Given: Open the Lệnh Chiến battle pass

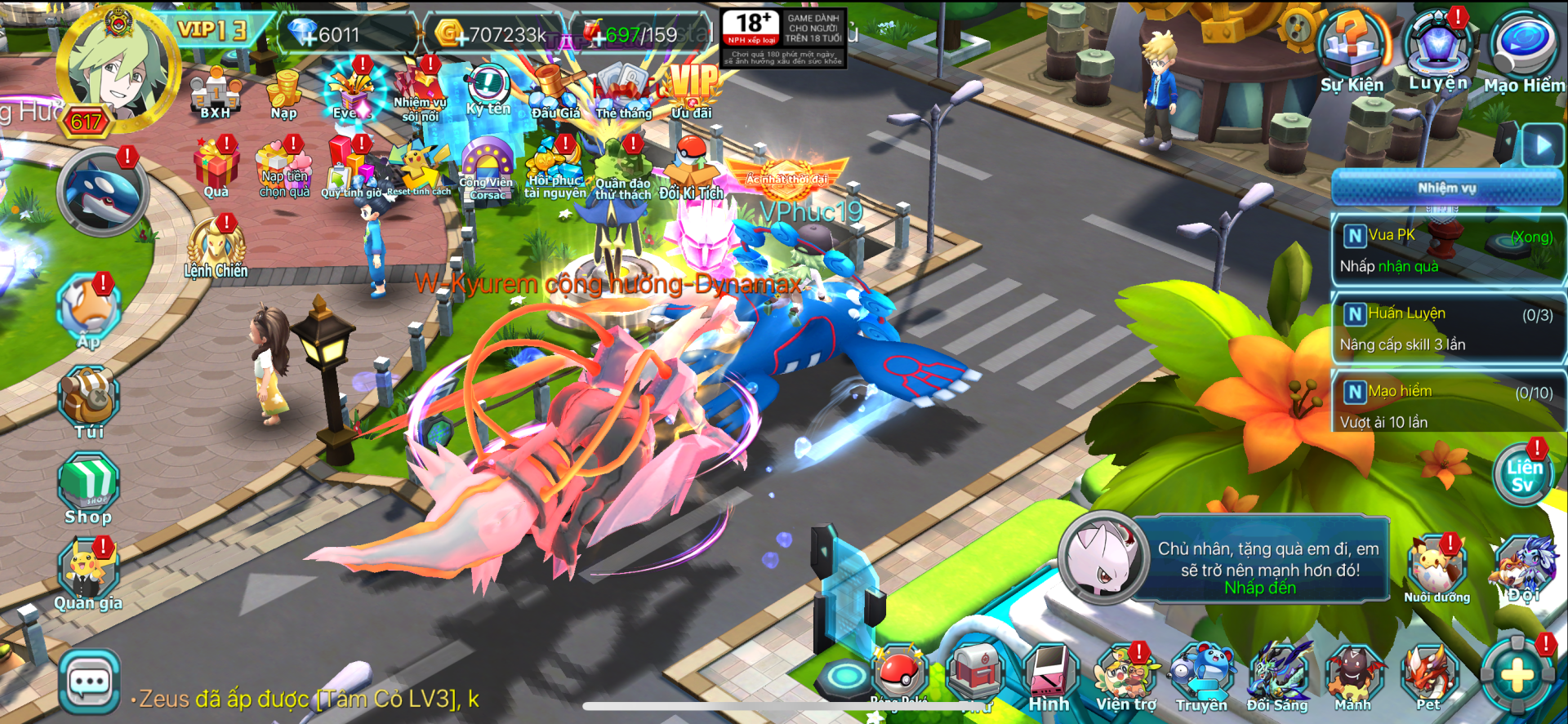Looking at the screenshot, I should pos(216,247).
